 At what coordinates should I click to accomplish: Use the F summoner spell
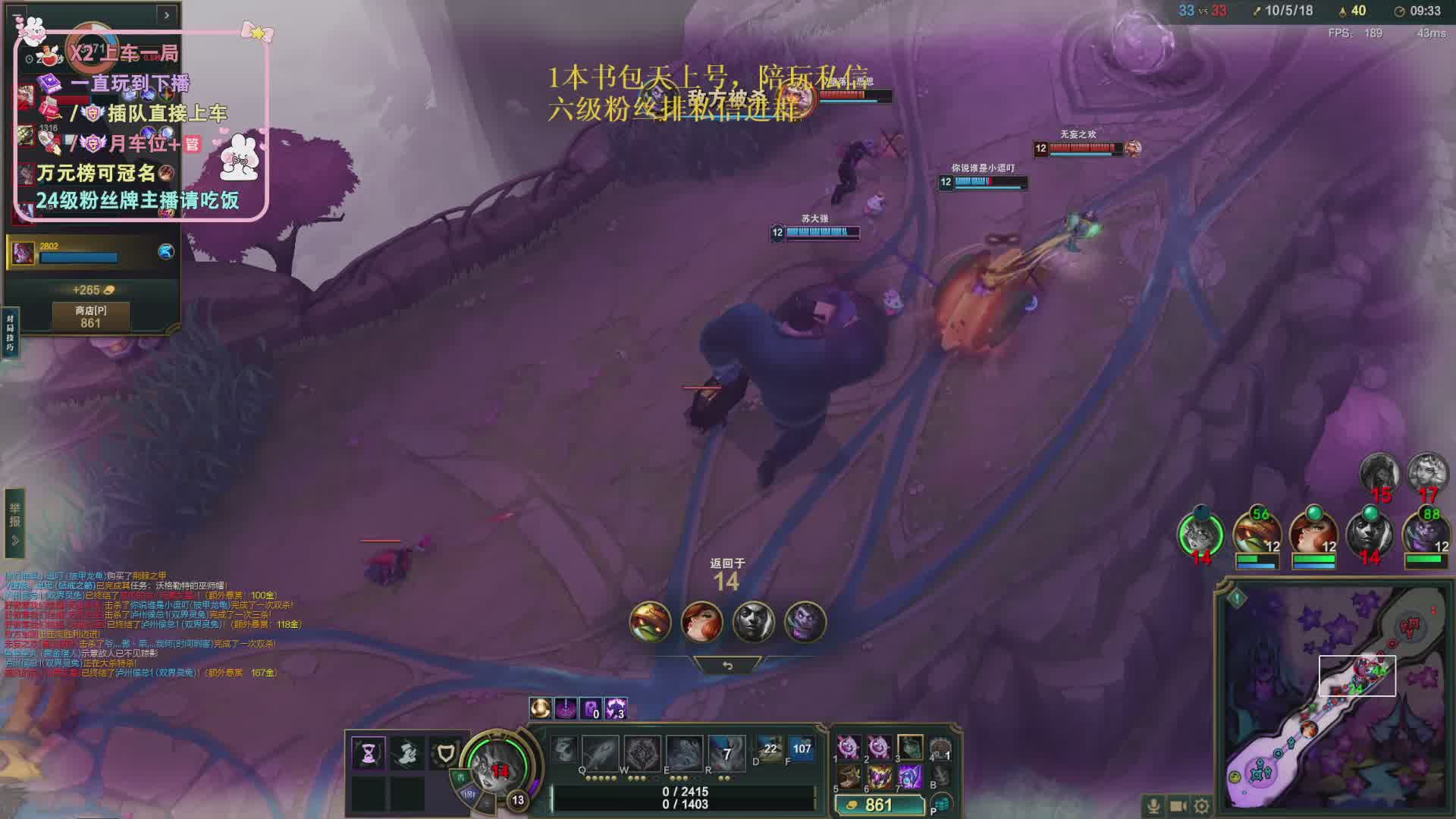pyautogui.click(x=801, y=748)
